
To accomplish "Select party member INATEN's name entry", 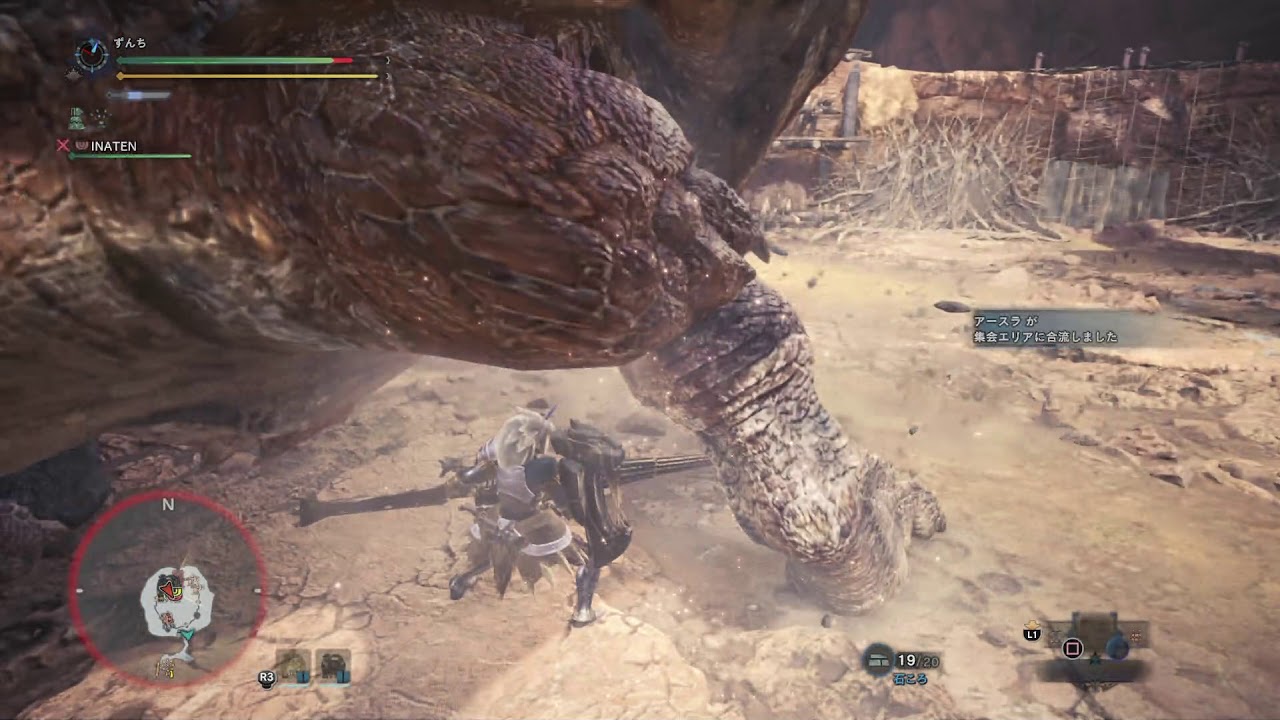I will tap(113, 146).
